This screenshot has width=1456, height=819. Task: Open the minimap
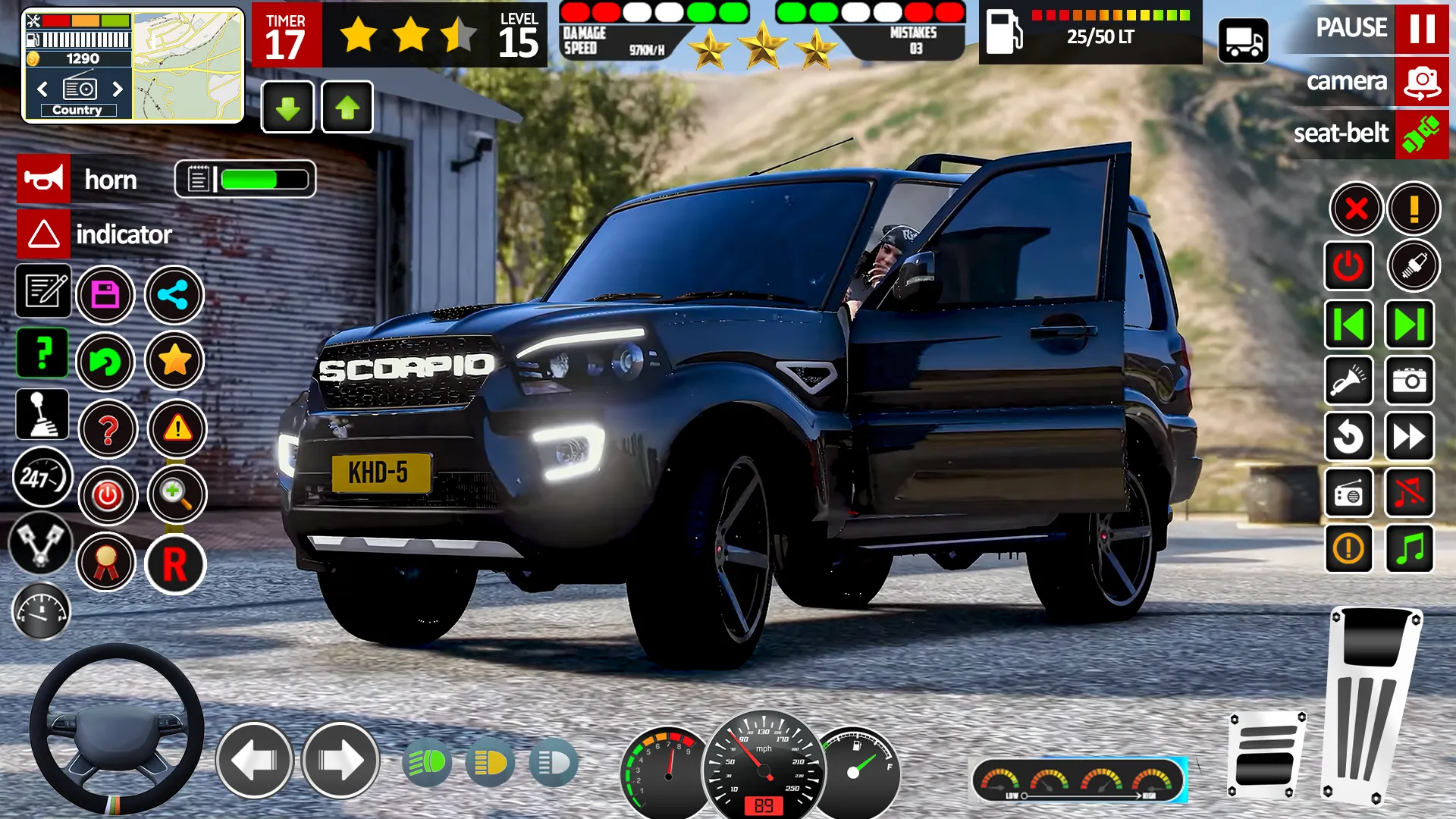pyautogui.click(x=188, y=65)
